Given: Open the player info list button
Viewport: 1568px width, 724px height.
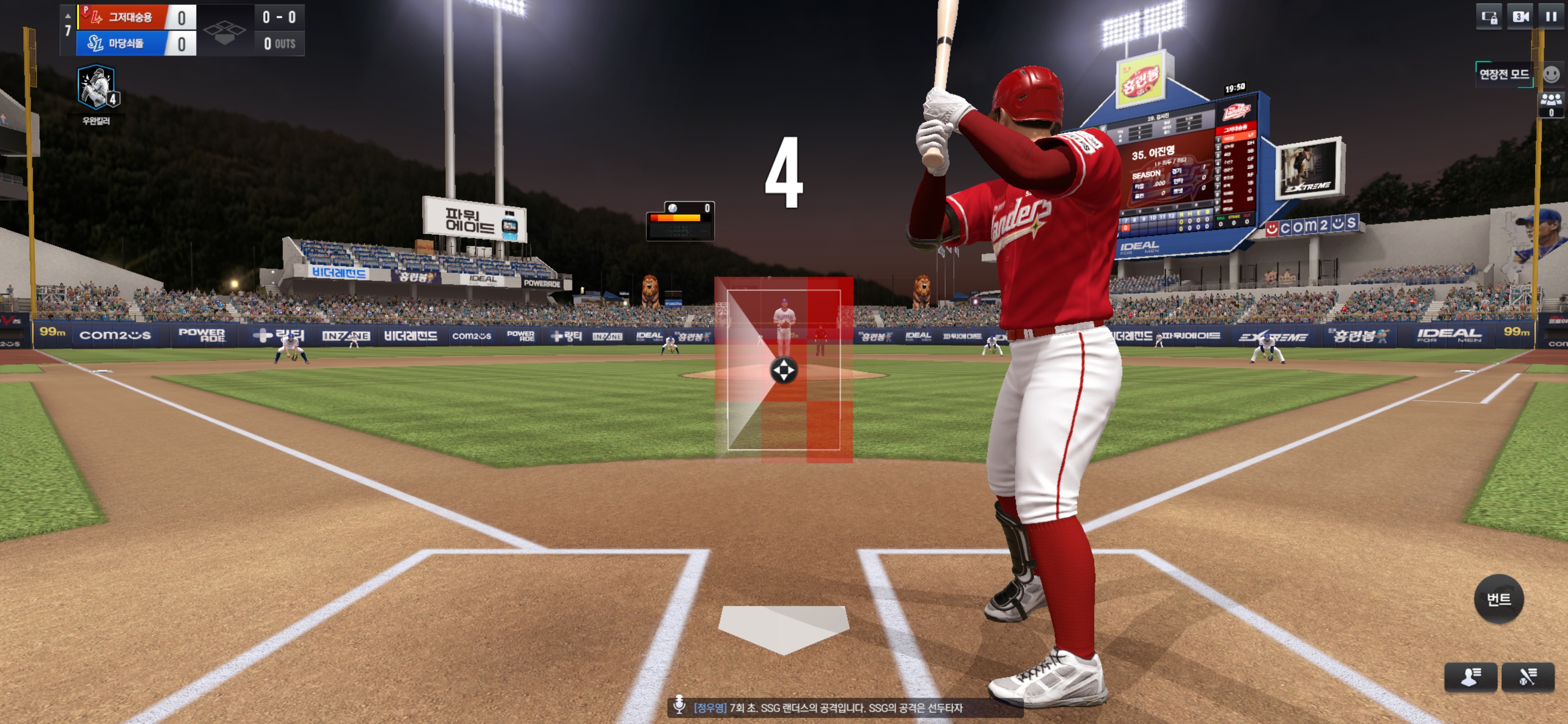Looking at the screenshot, I should point(1470,677).
